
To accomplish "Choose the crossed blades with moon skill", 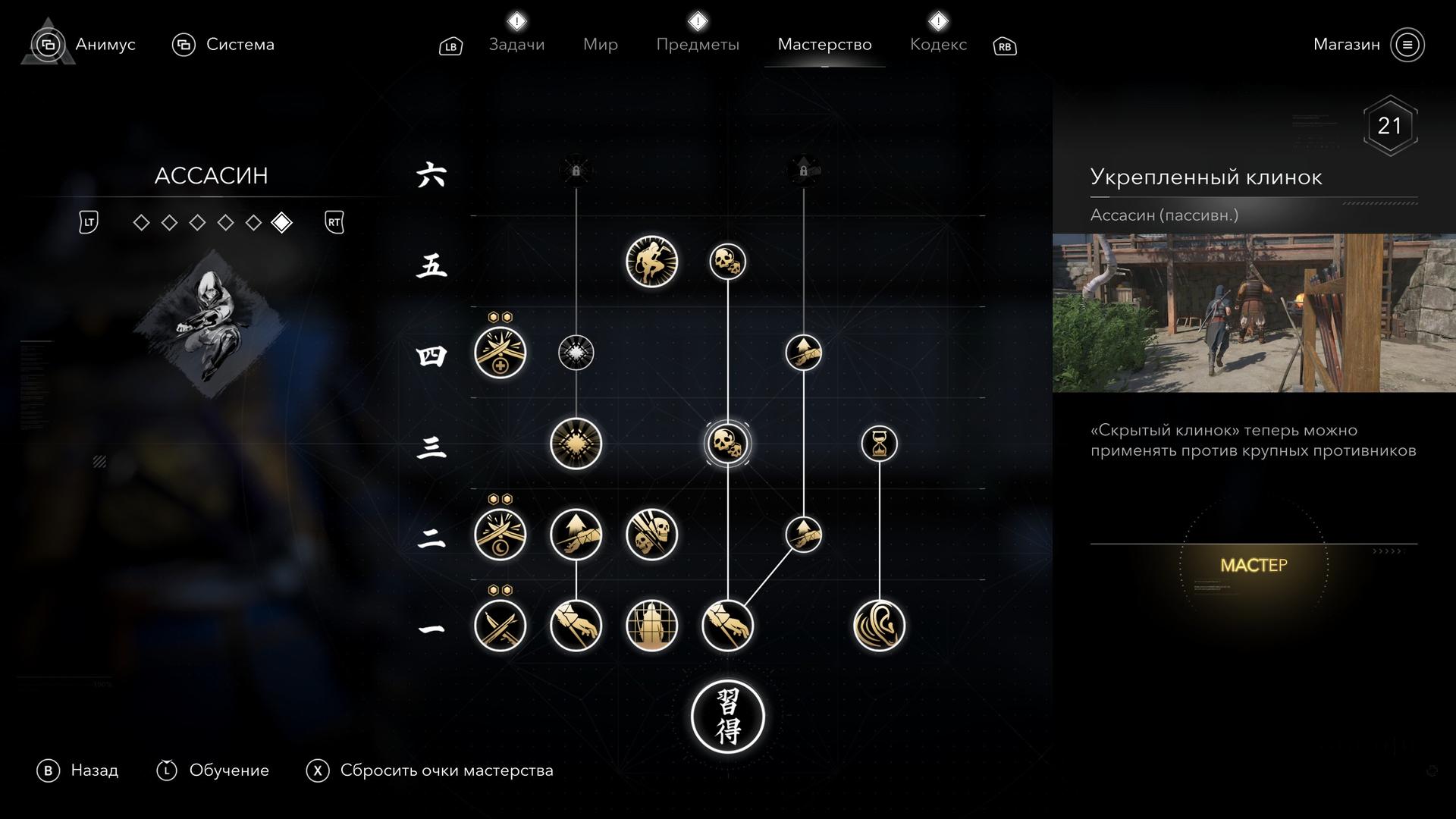I will [500, 535].
